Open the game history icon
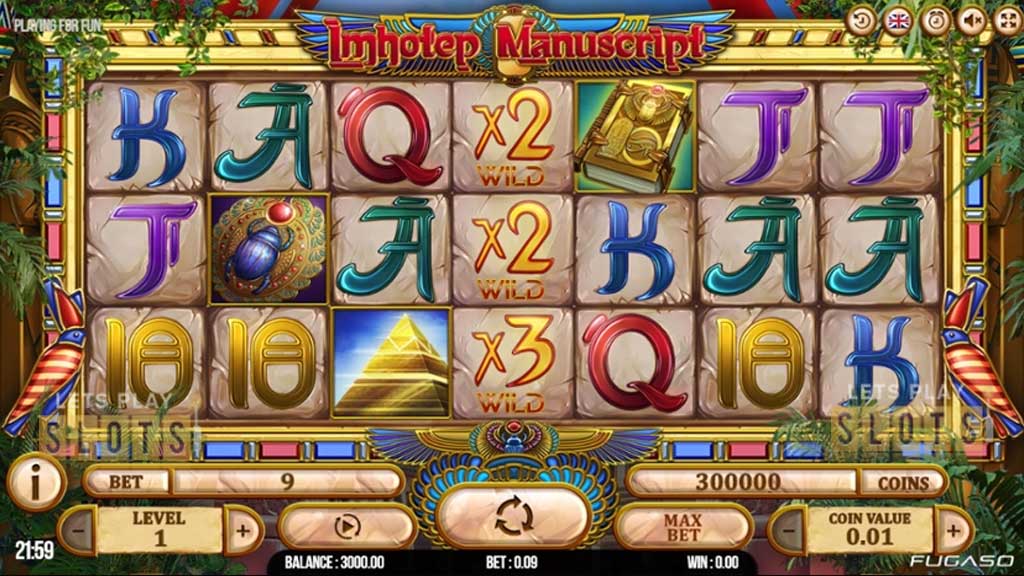1024x576 pixels. (x=860, y=20)
